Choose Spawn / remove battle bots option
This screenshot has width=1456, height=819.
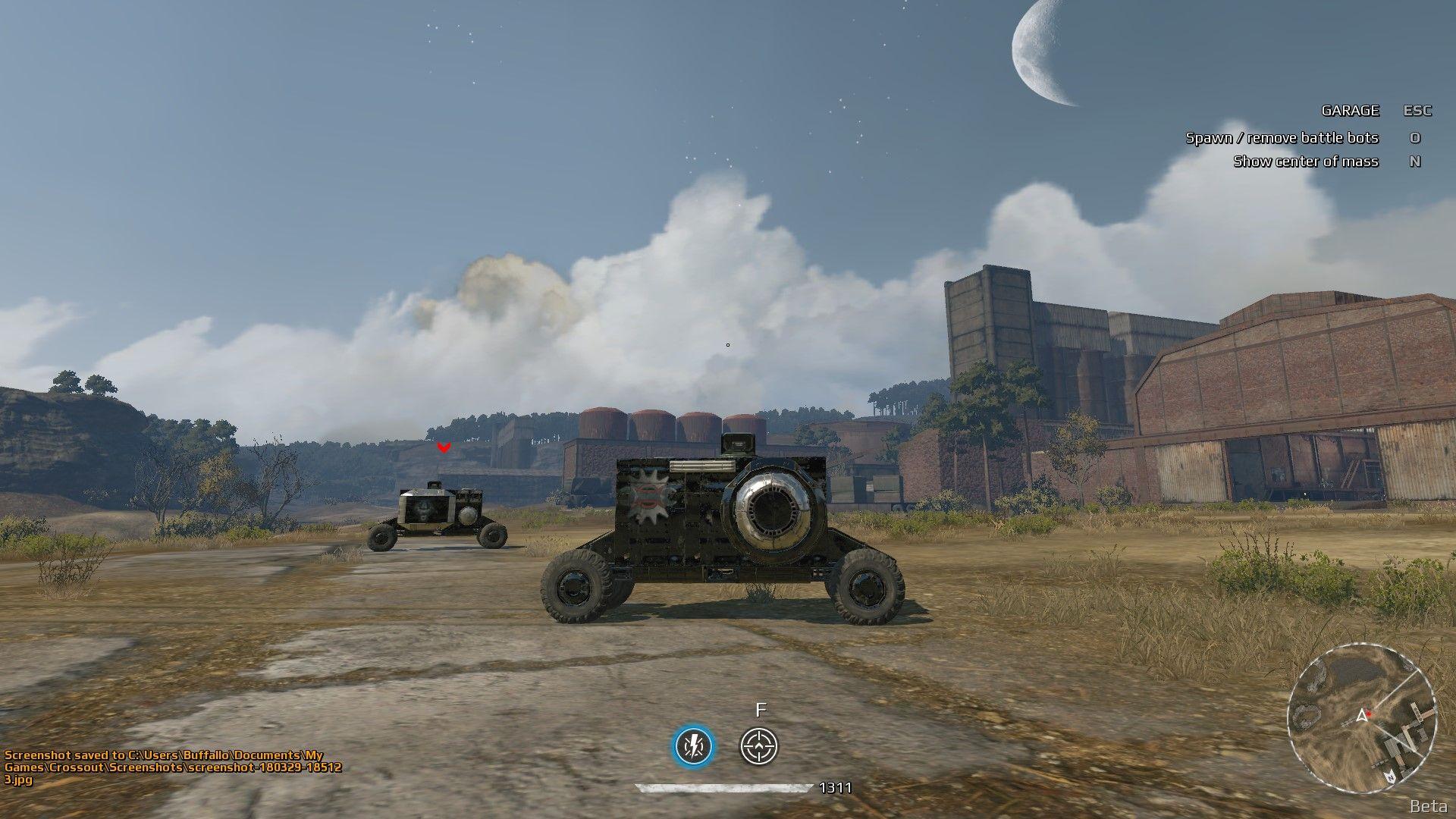1282,138
